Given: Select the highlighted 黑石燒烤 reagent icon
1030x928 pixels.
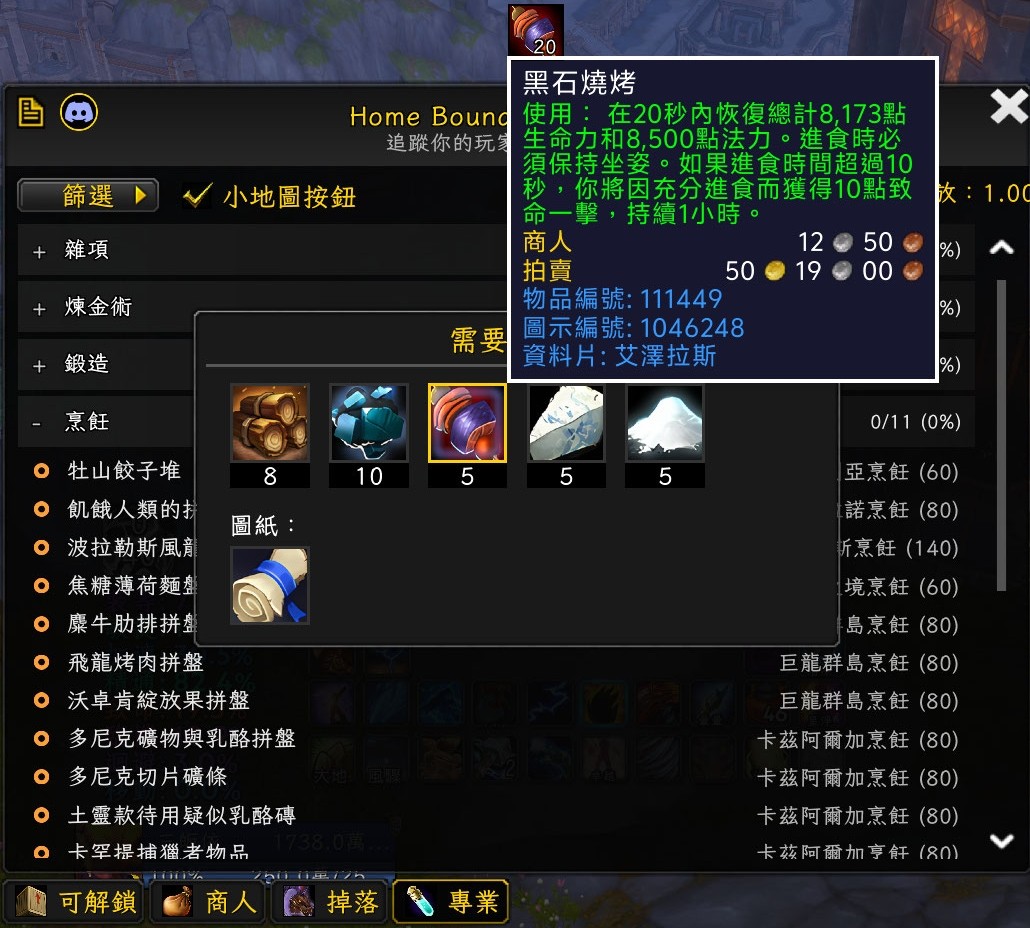Looking at the screenshot, I should [467, 423].
